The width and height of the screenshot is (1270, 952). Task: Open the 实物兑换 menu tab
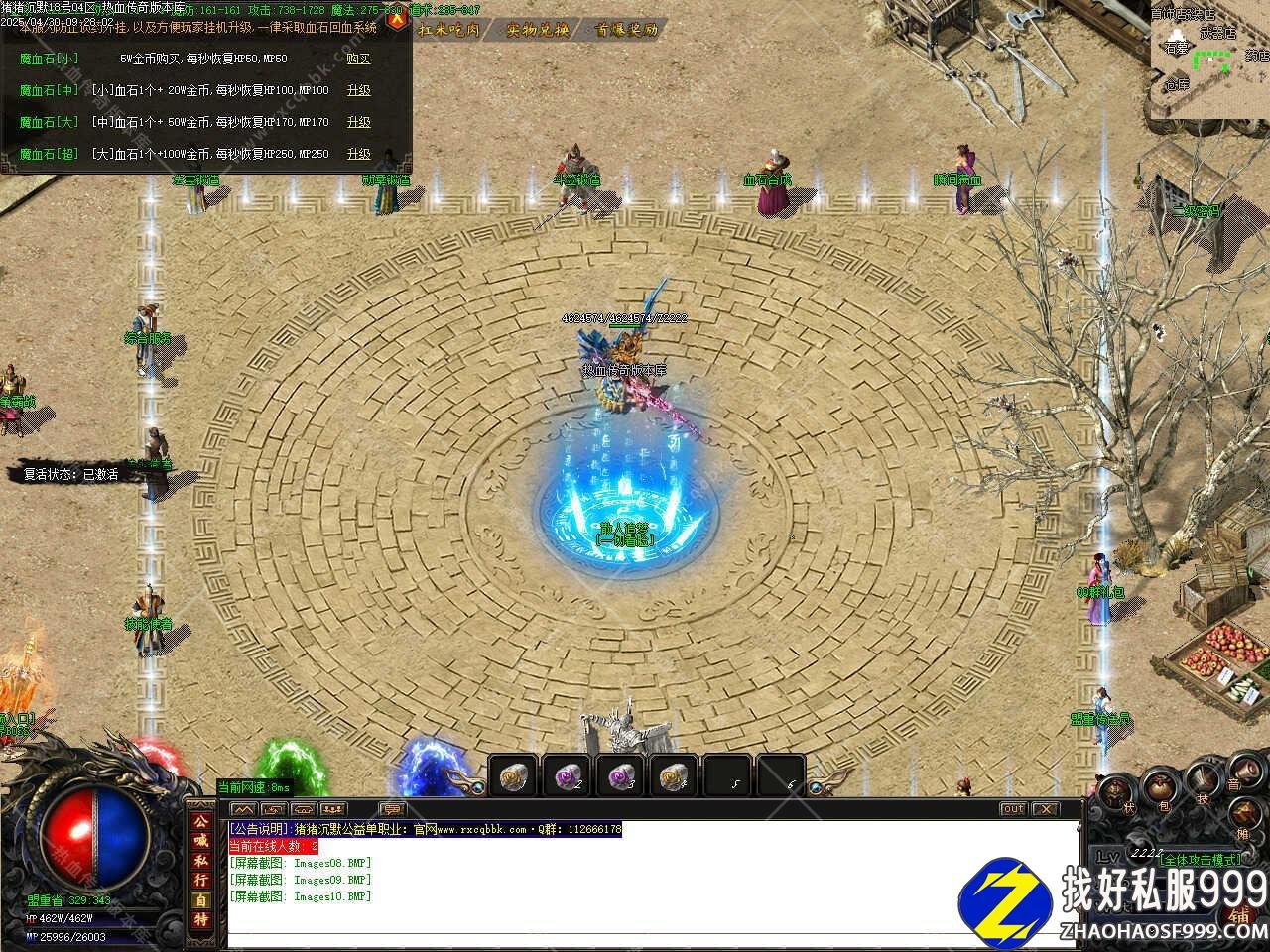538,30
